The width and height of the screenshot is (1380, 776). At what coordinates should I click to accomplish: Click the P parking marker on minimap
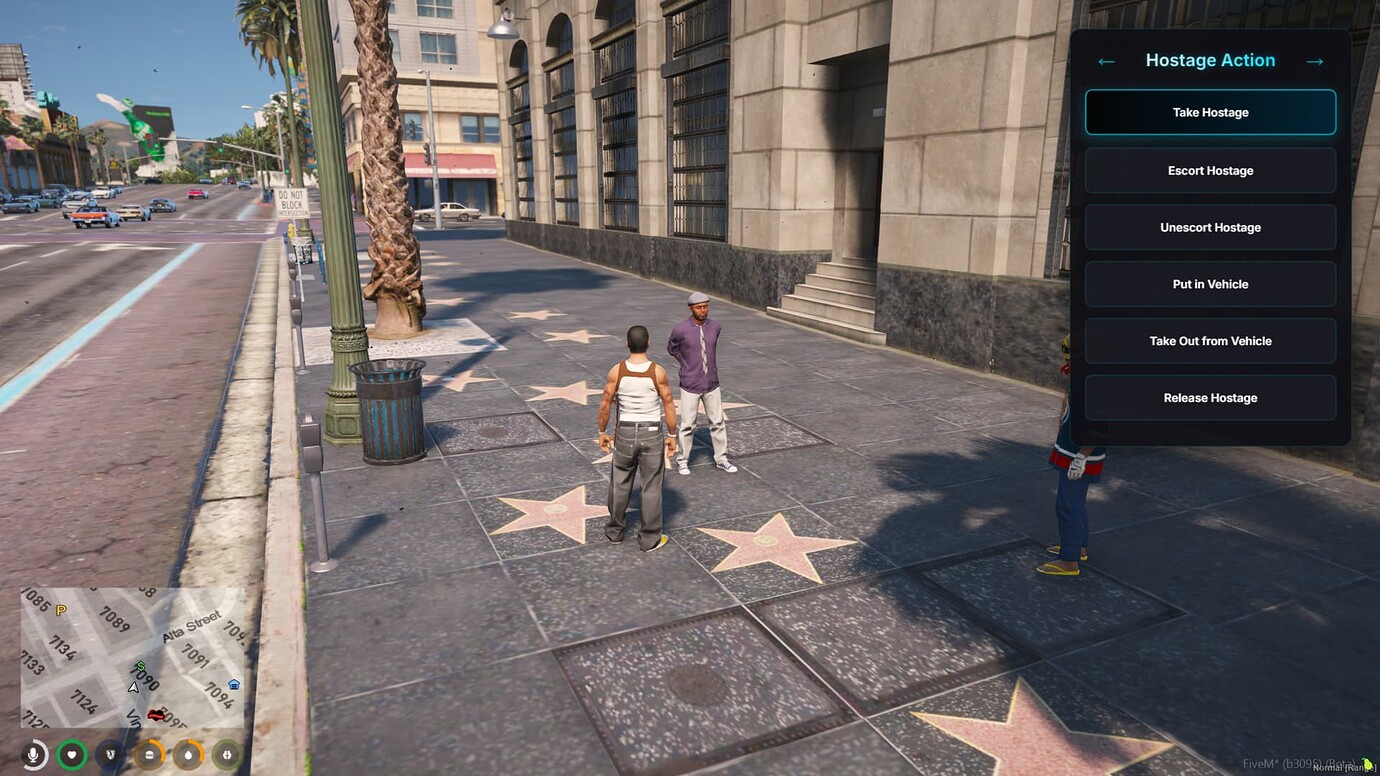60,608
